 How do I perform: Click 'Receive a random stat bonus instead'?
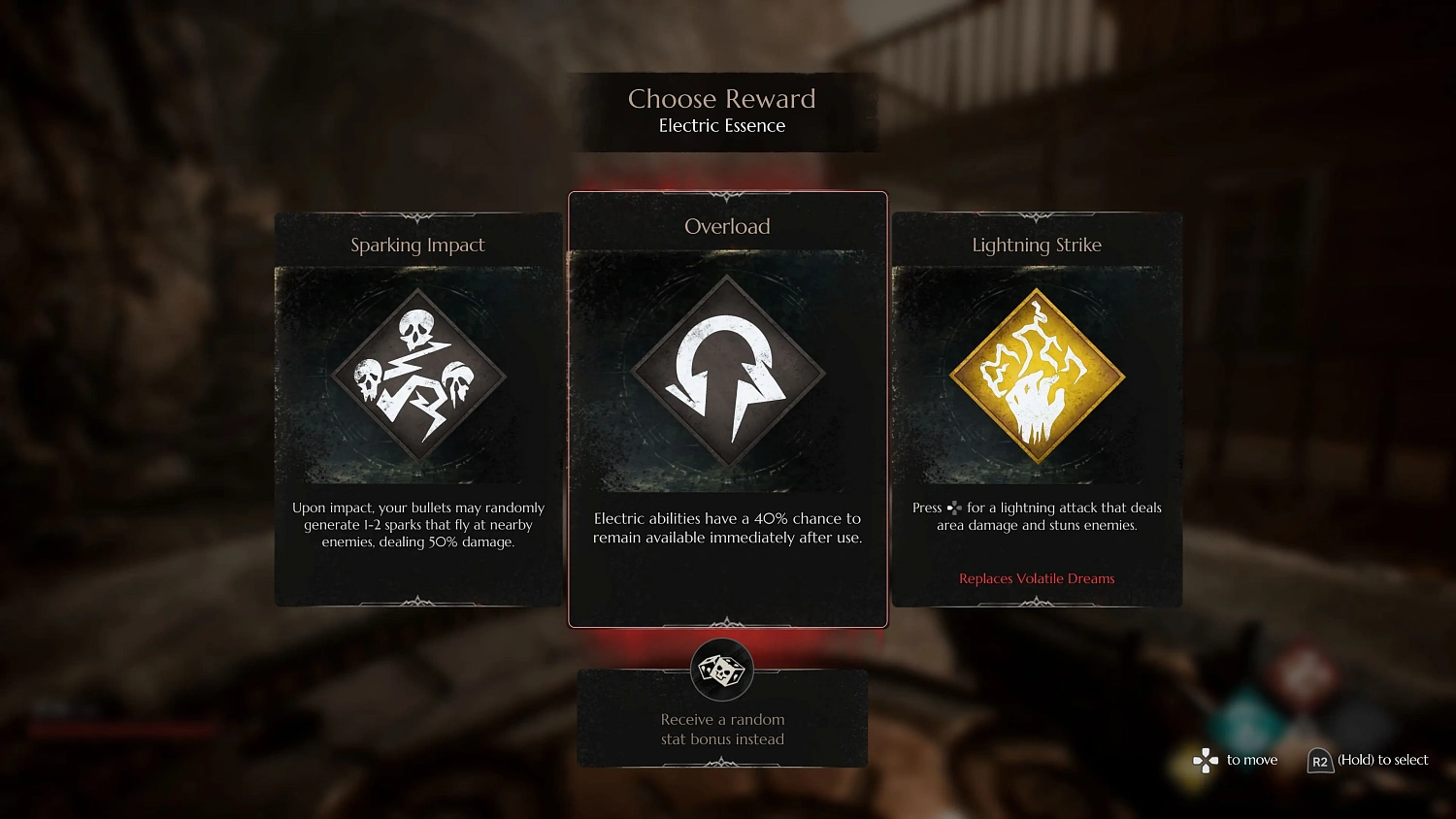tap(722, 729)
